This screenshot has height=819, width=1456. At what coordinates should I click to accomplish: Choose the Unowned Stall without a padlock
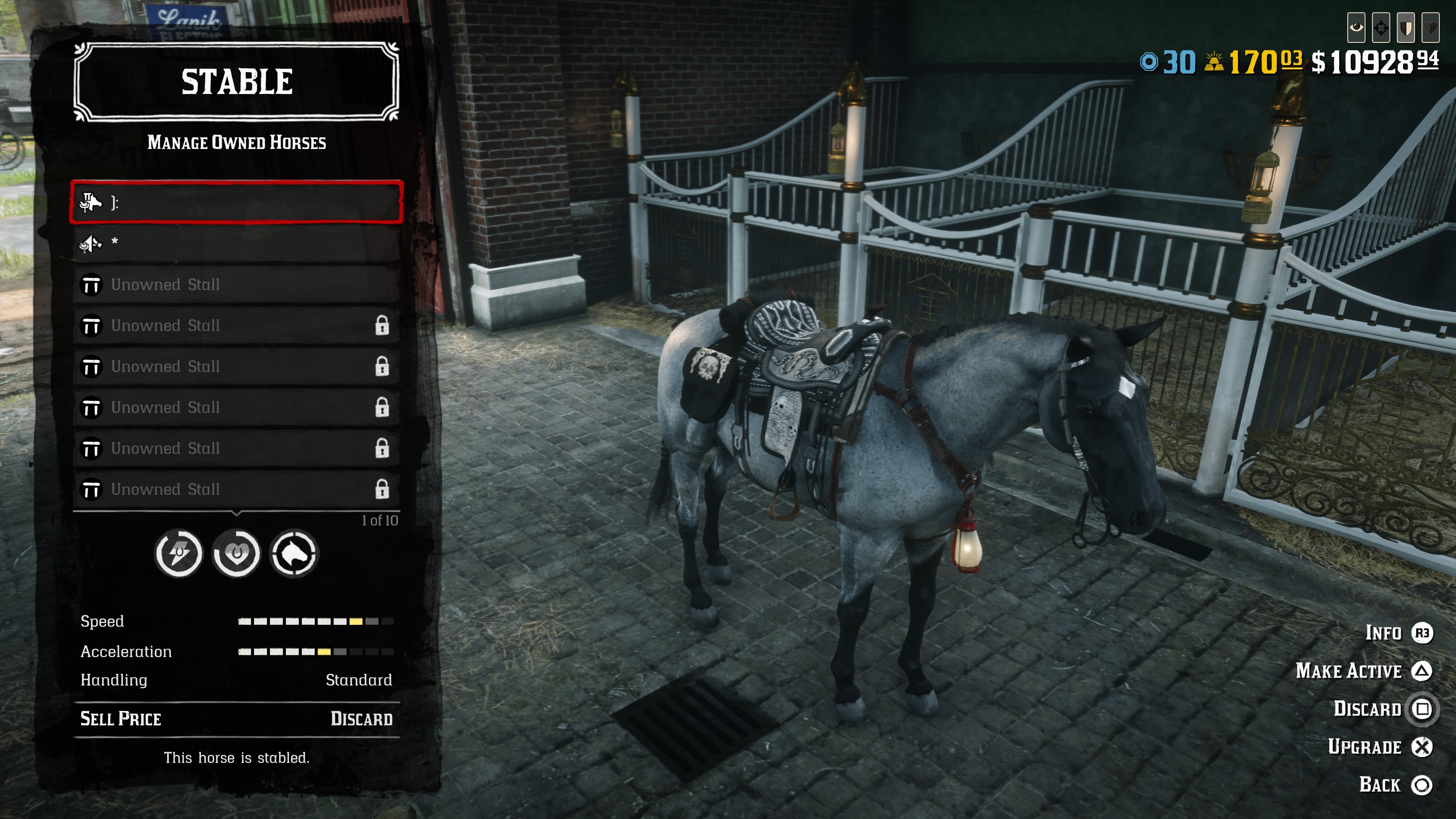(236, 284)
